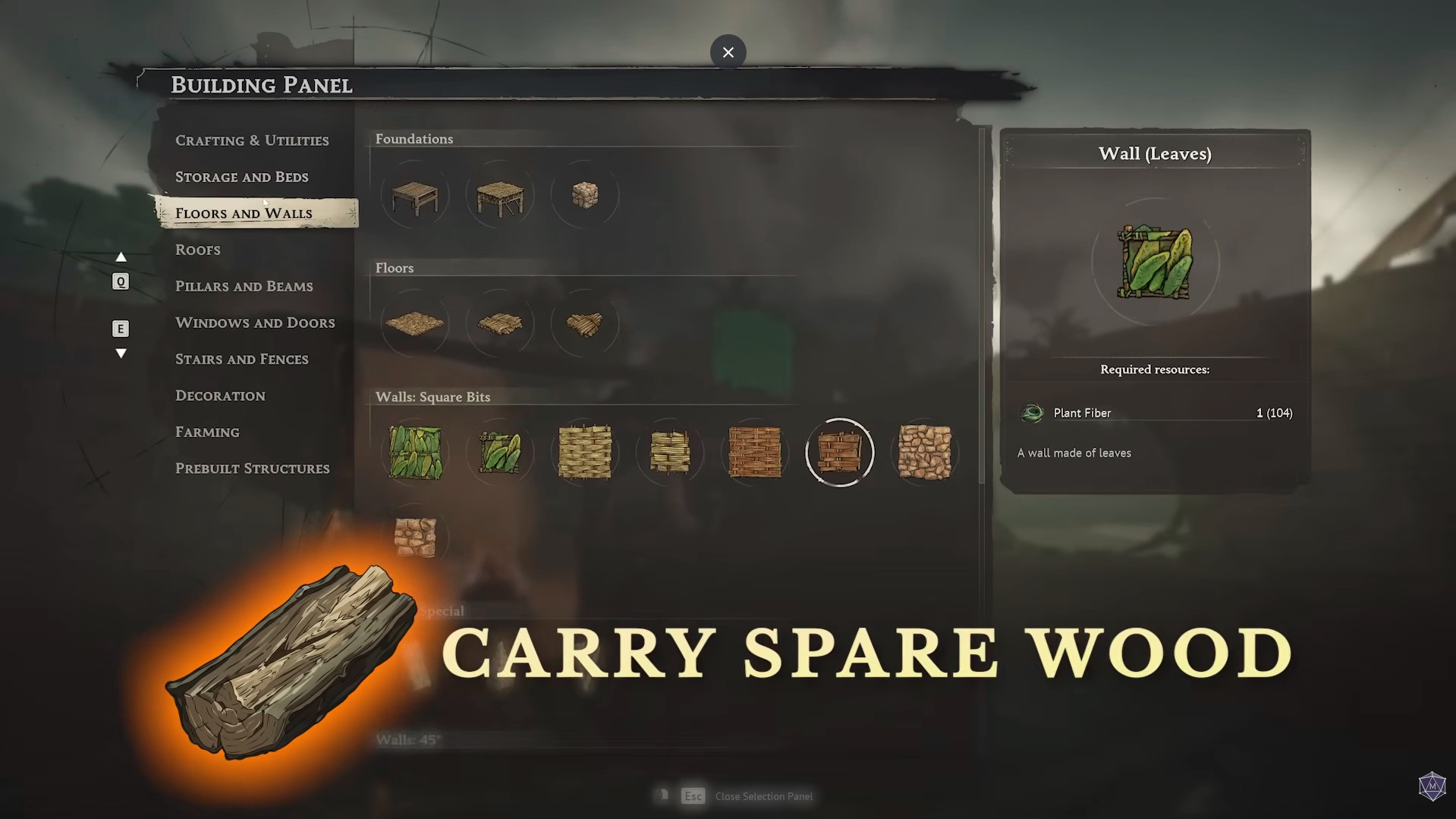Select the leaves wall icon
1456x819 pixels.
click(x=415, y=452)
